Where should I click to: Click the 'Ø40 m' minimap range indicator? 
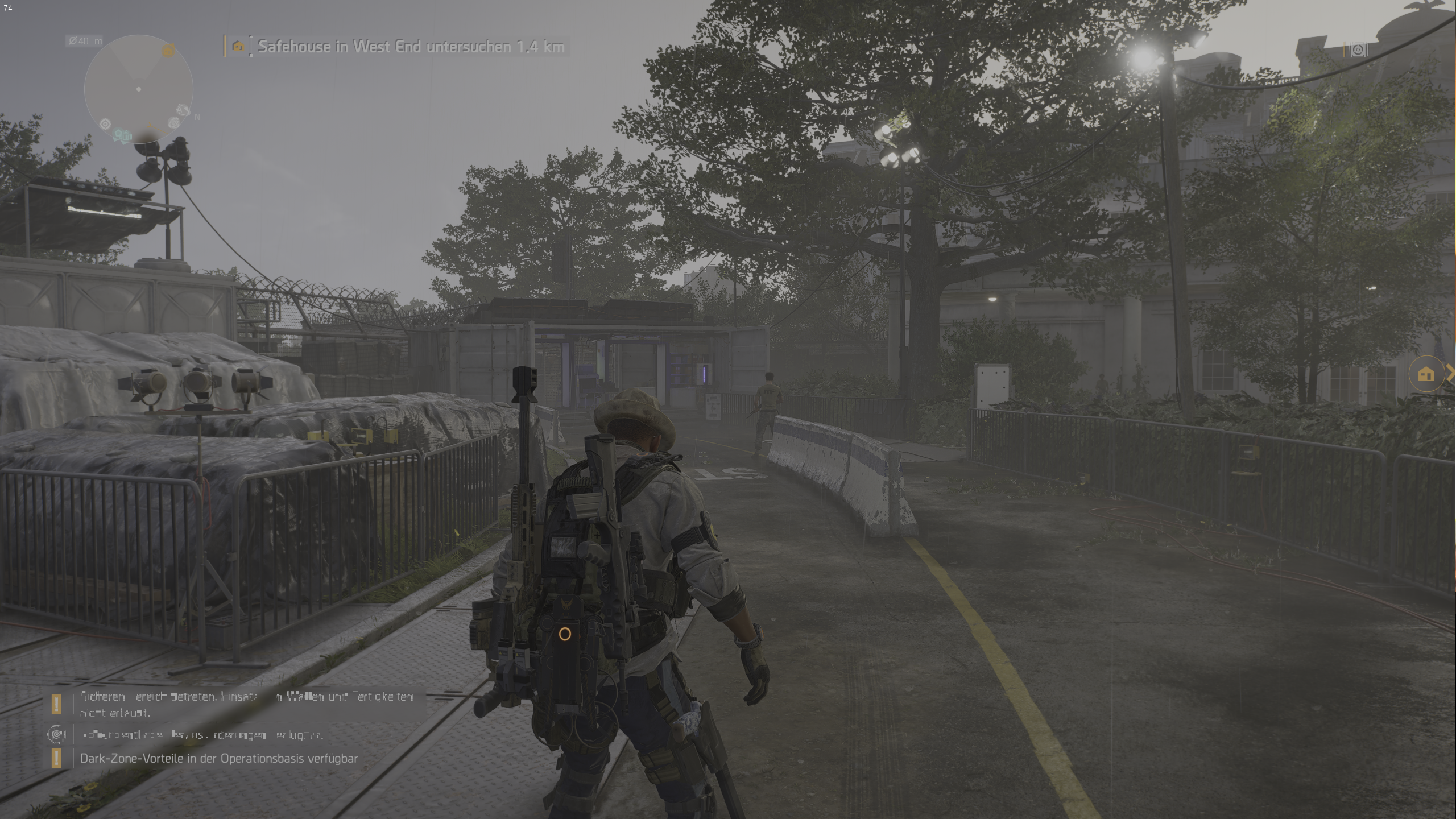[85, 40]
